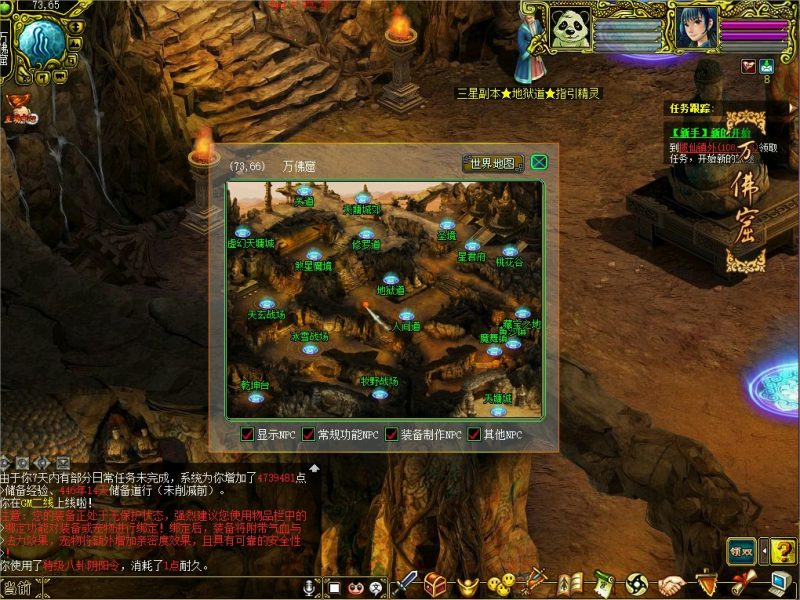The height and width of the screenshot is (600, 800).
Task: Open the 世界地图 world map
Action: click(493, 164)
